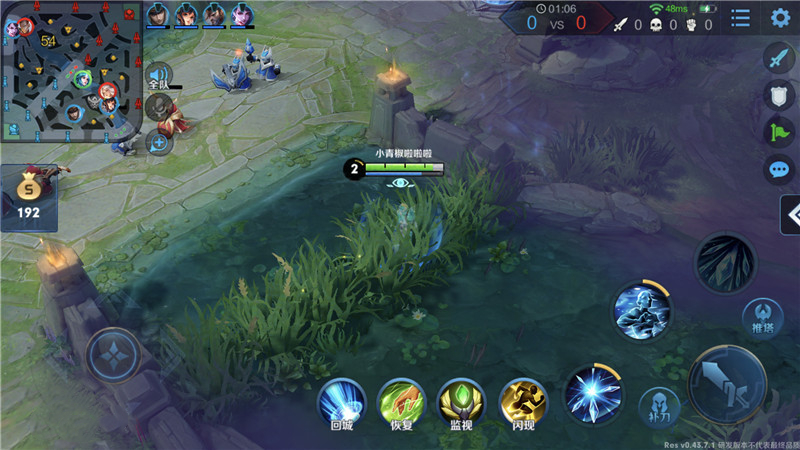This screenshot has width=800, height=450.
Task: Cast the 闪现 flash summoner spell
Action: 522,402
